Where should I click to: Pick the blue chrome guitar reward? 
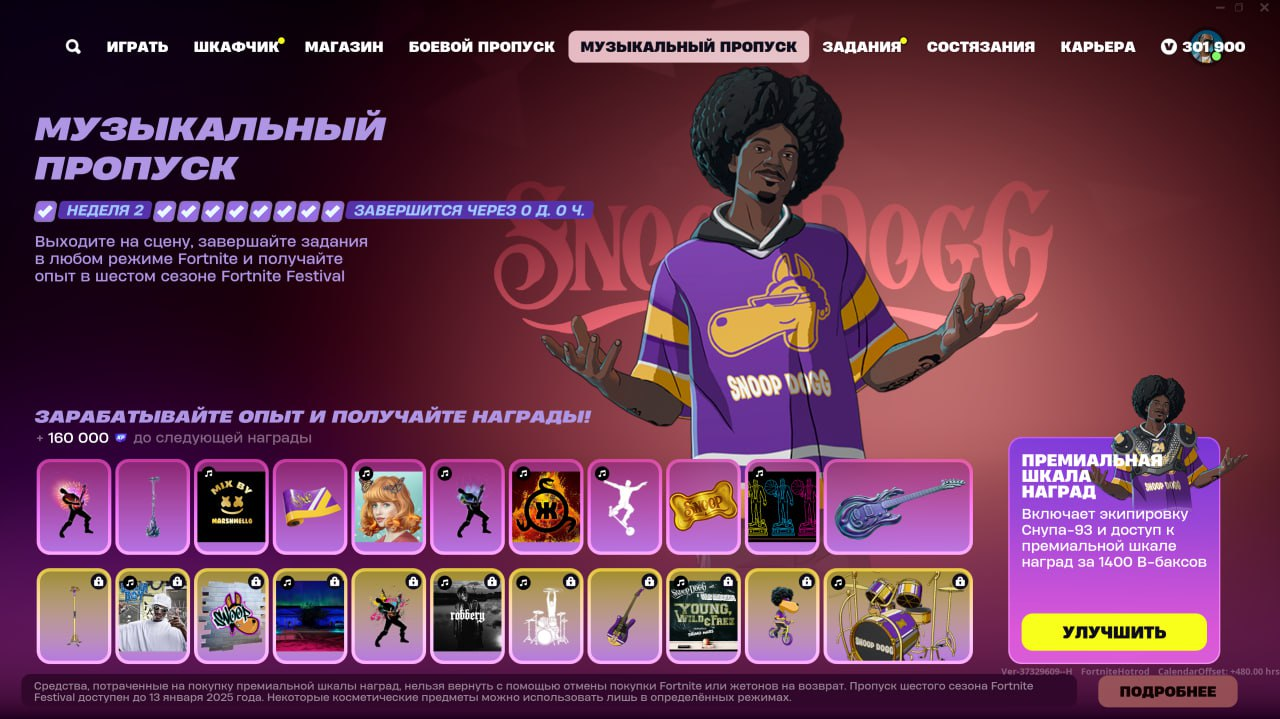898,507
